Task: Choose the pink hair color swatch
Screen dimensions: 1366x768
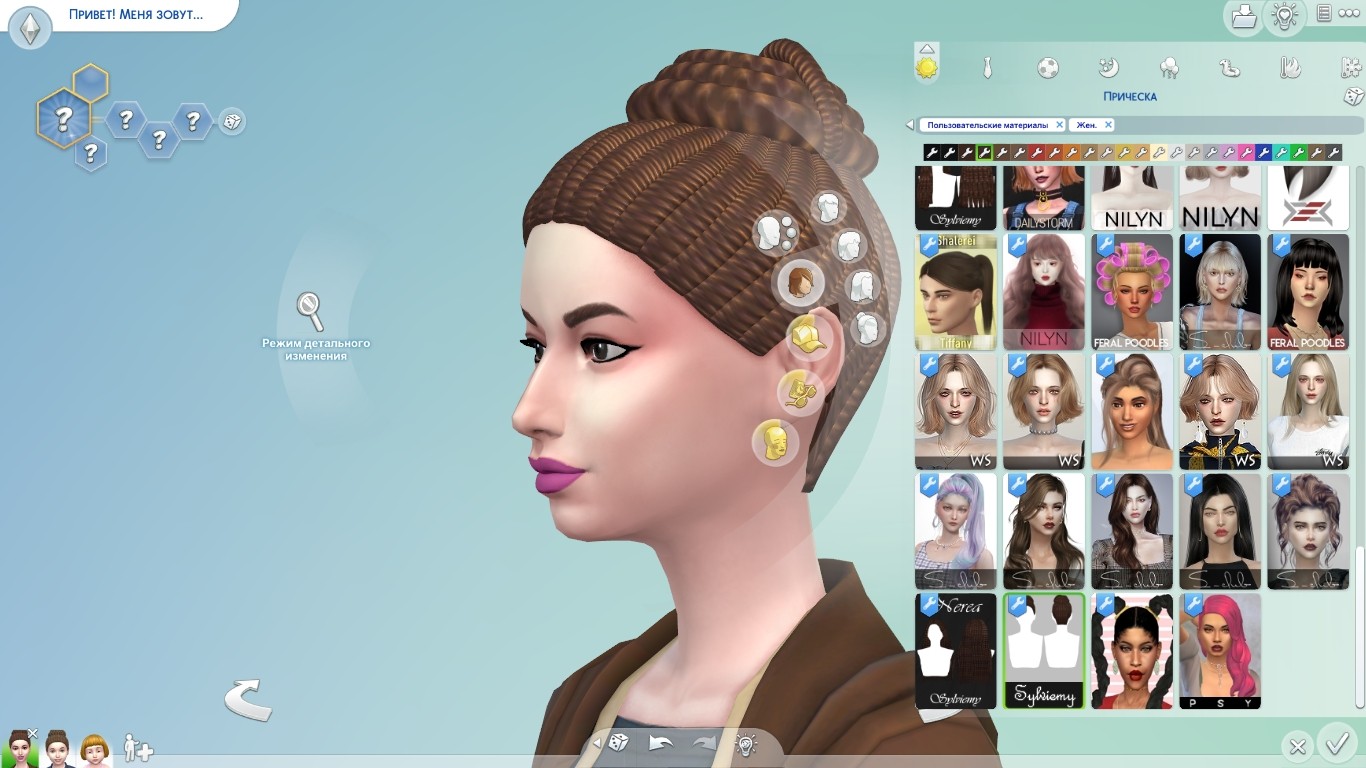Action: pos(1246,153)
